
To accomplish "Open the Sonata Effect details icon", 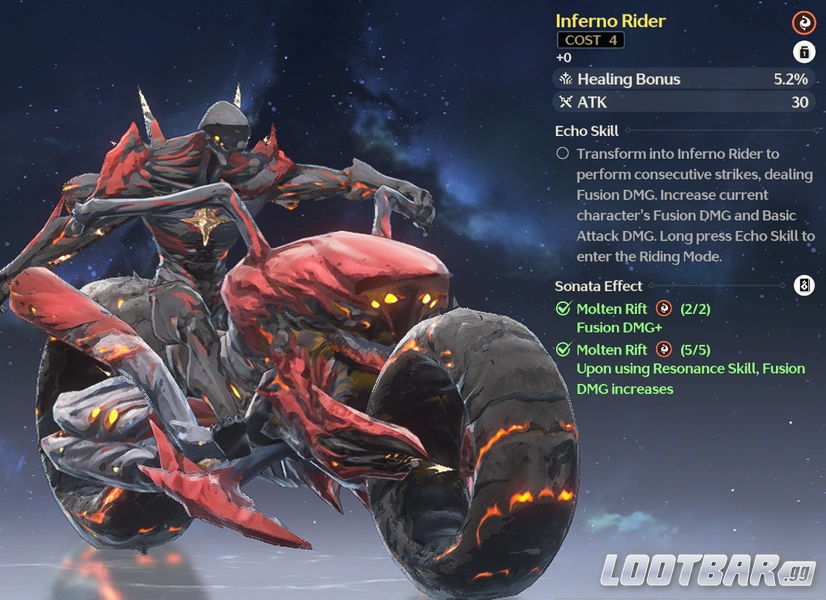I will click(803, 286).
